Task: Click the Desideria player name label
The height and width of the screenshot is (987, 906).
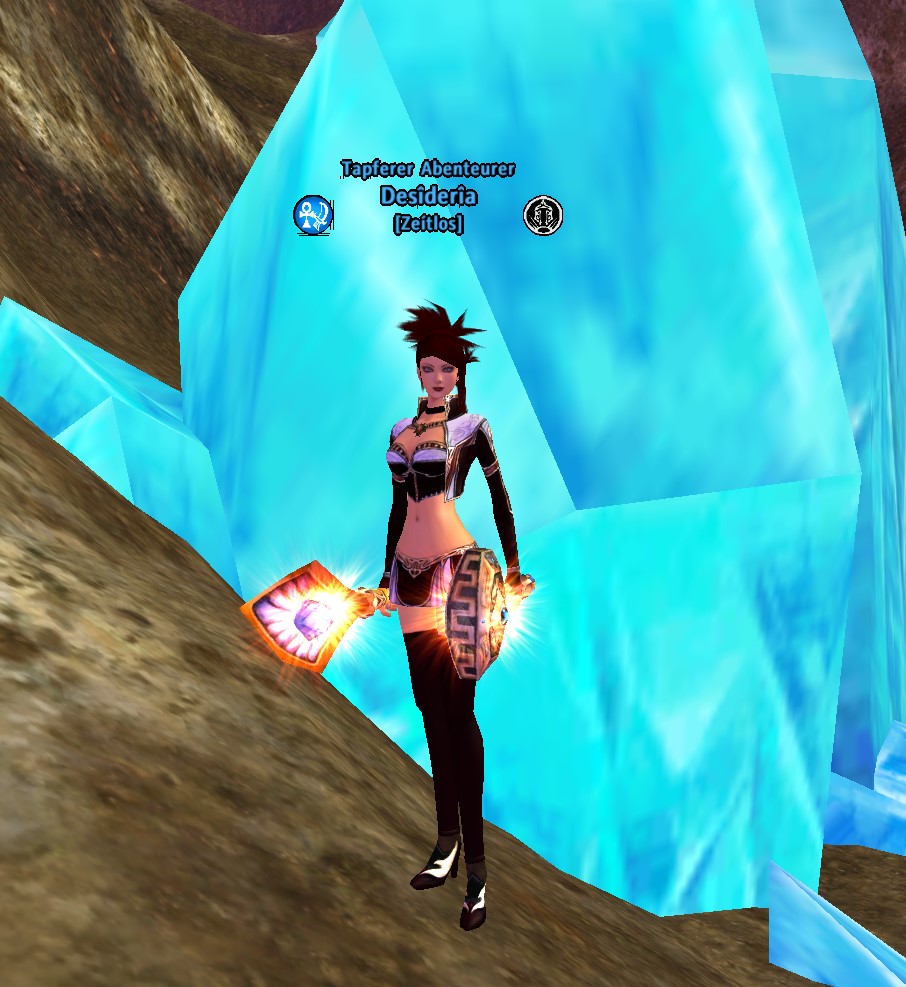Action: point(428,196)
